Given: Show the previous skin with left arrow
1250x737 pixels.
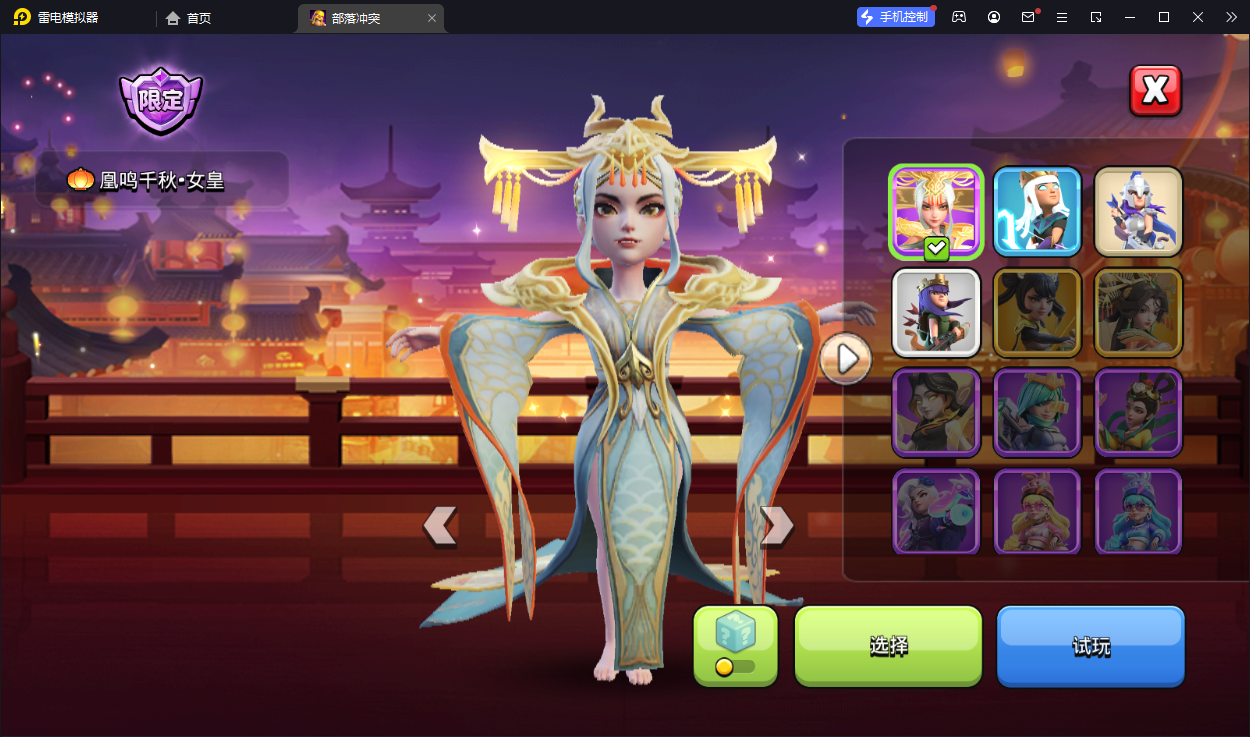Looking at the screenshot, I should coord(440,525).
